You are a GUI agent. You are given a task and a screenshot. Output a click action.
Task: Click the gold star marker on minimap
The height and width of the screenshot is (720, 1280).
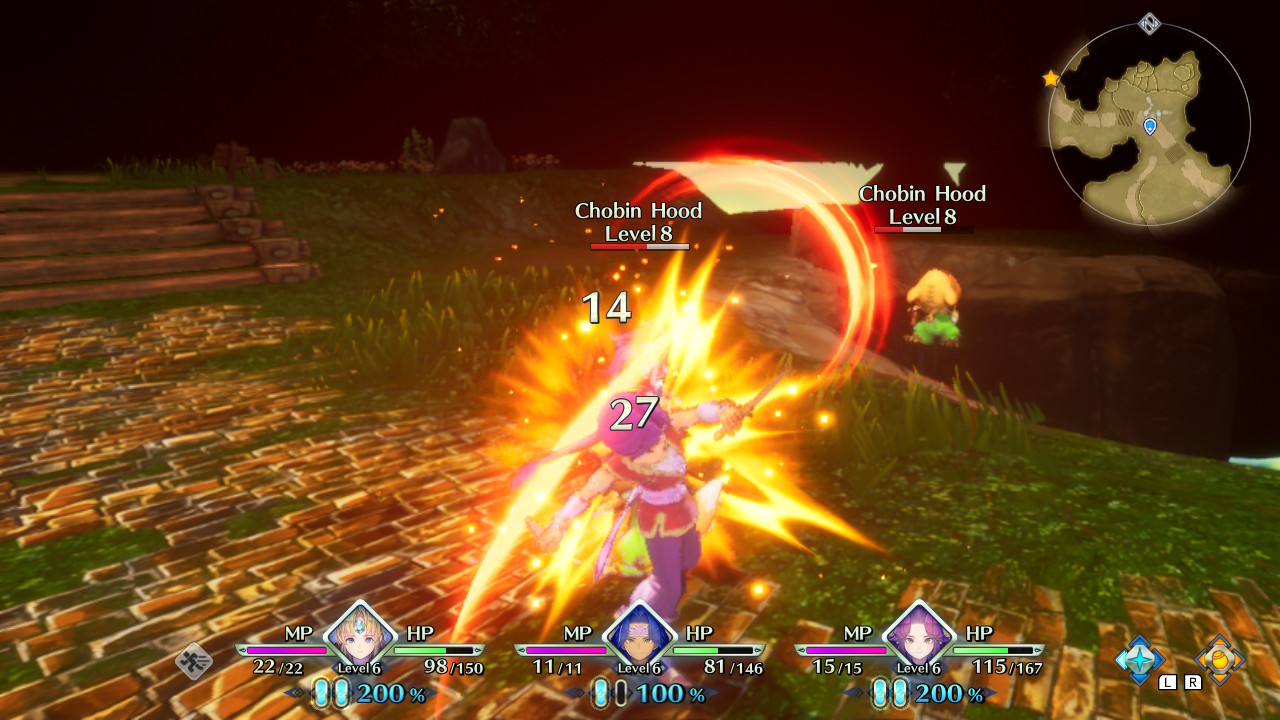pyautogui.click(x=1051, y=78)
